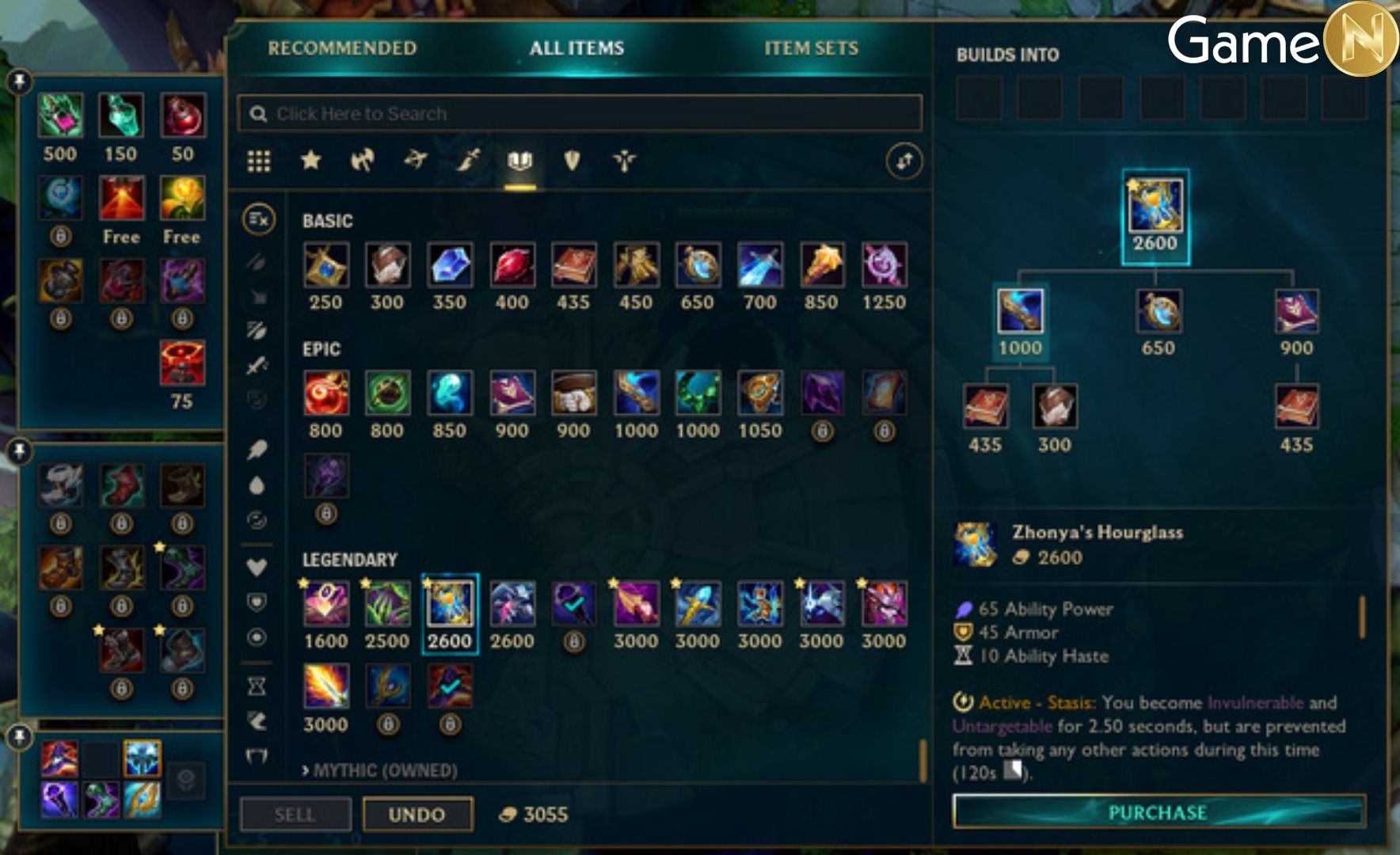Purchase Zhonya's Hourglass with the Purchase button
1400x855 pixels.
click(1158, 812)
